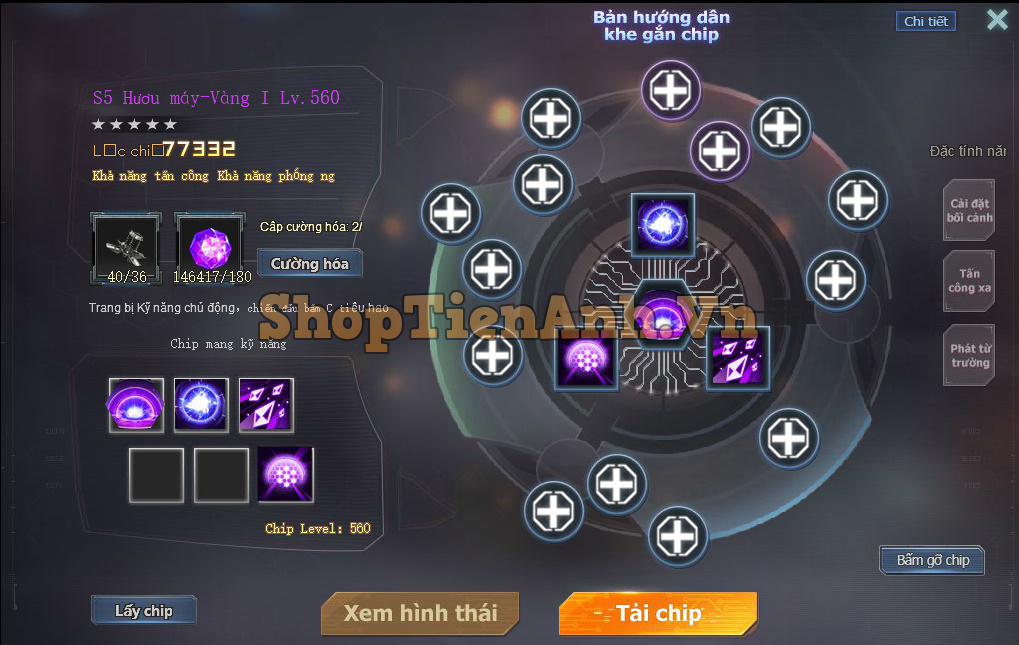This screenshot has height=645, width=1019.
Task: Open the Bản hướng dẫn khe gắn chip guide
Action: [661, 26]
